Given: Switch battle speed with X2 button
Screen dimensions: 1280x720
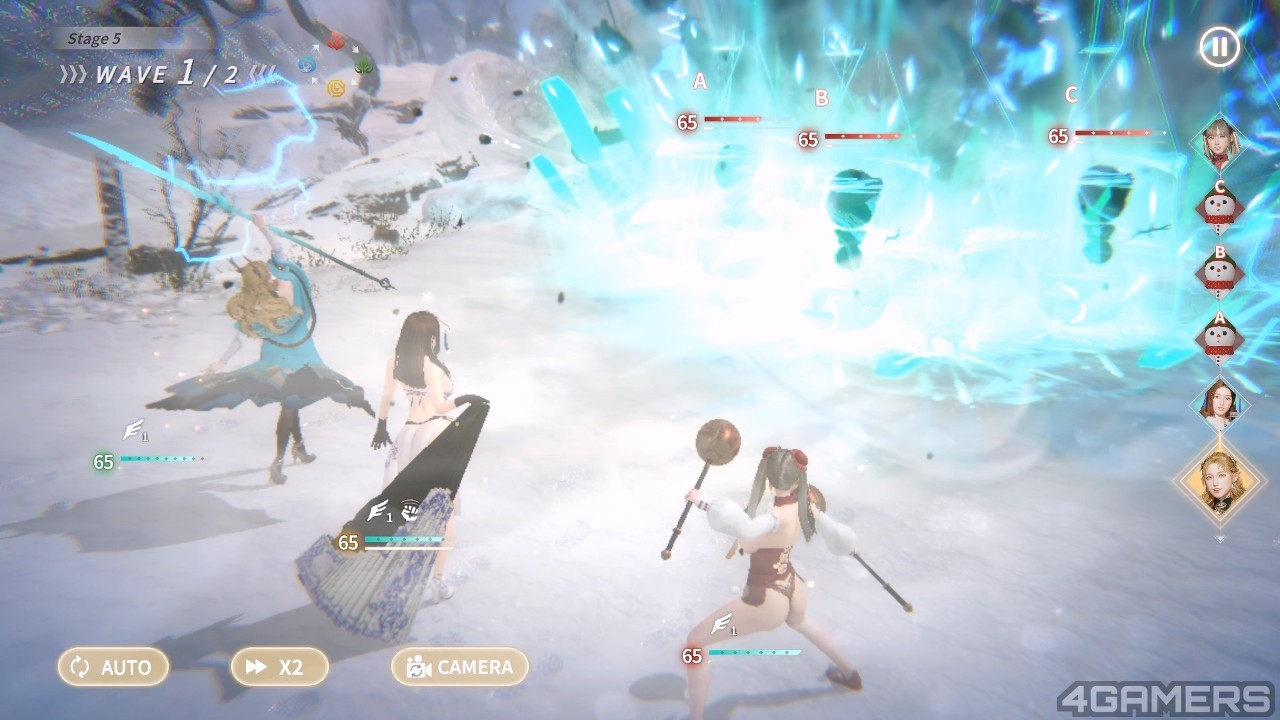Looking at the screenshot, I should (279, 667).
